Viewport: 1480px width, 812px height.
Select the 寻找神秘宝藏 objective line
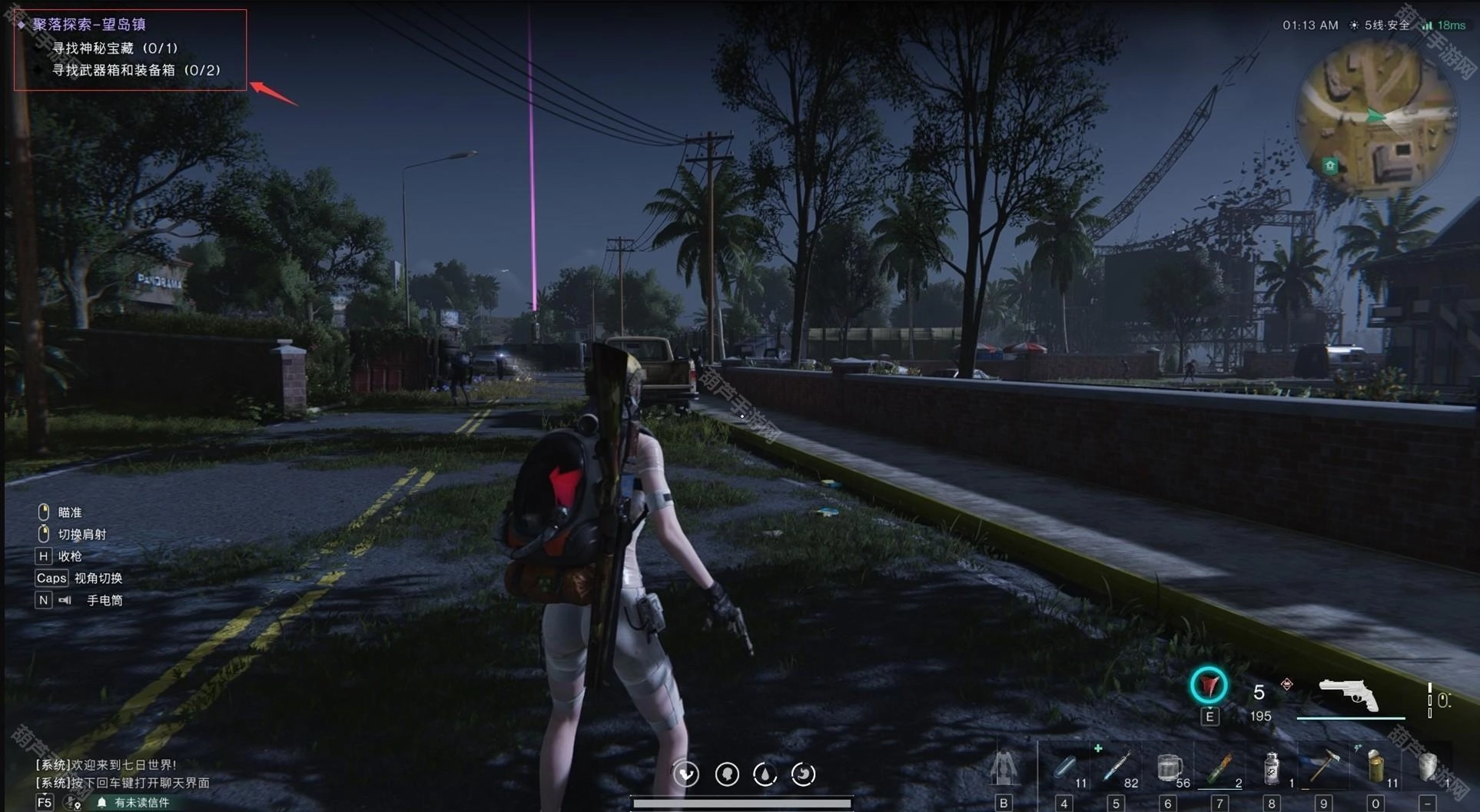[x=114, y=48]
